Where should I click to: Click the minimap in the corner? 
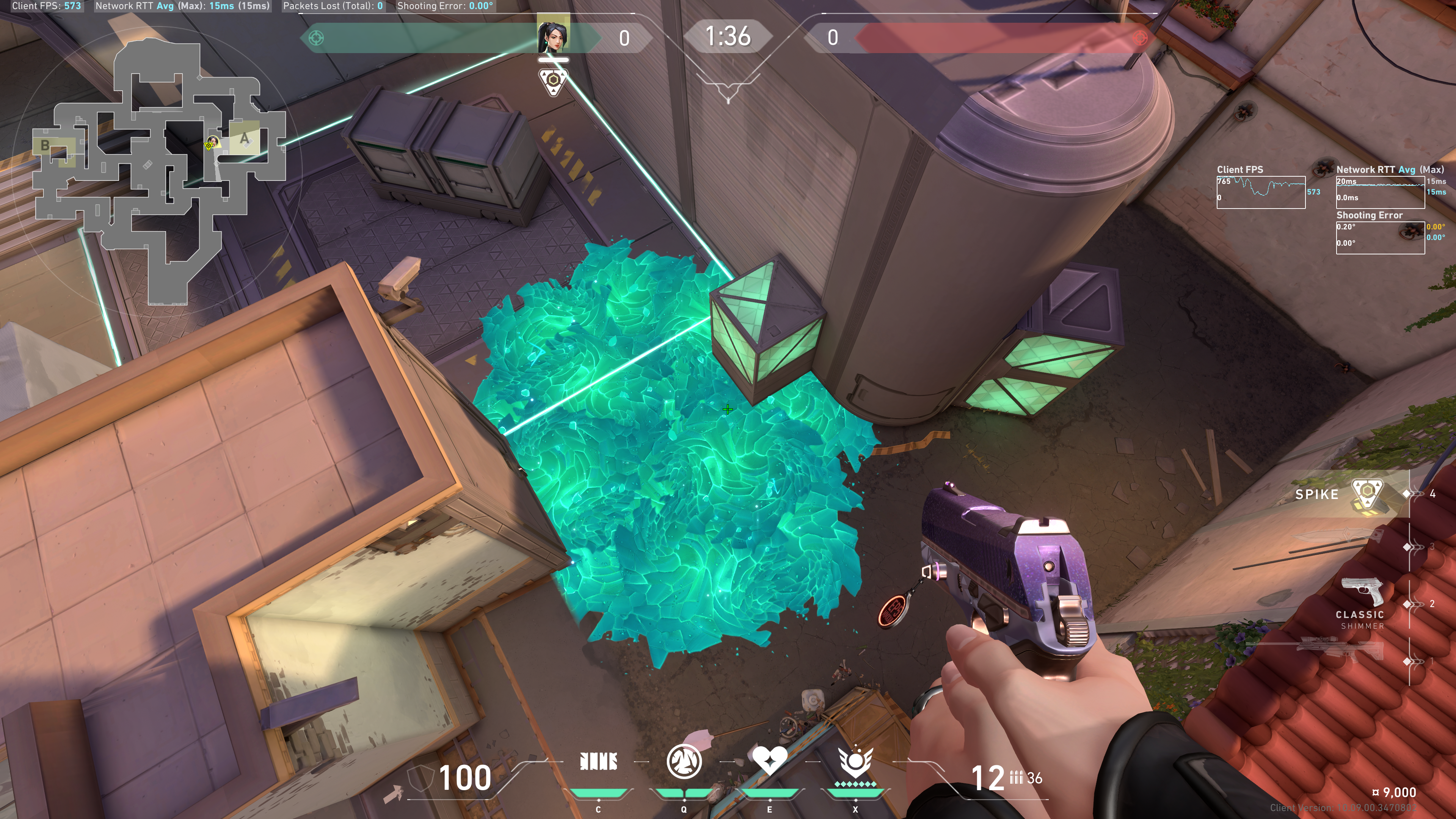click(158, 169)
